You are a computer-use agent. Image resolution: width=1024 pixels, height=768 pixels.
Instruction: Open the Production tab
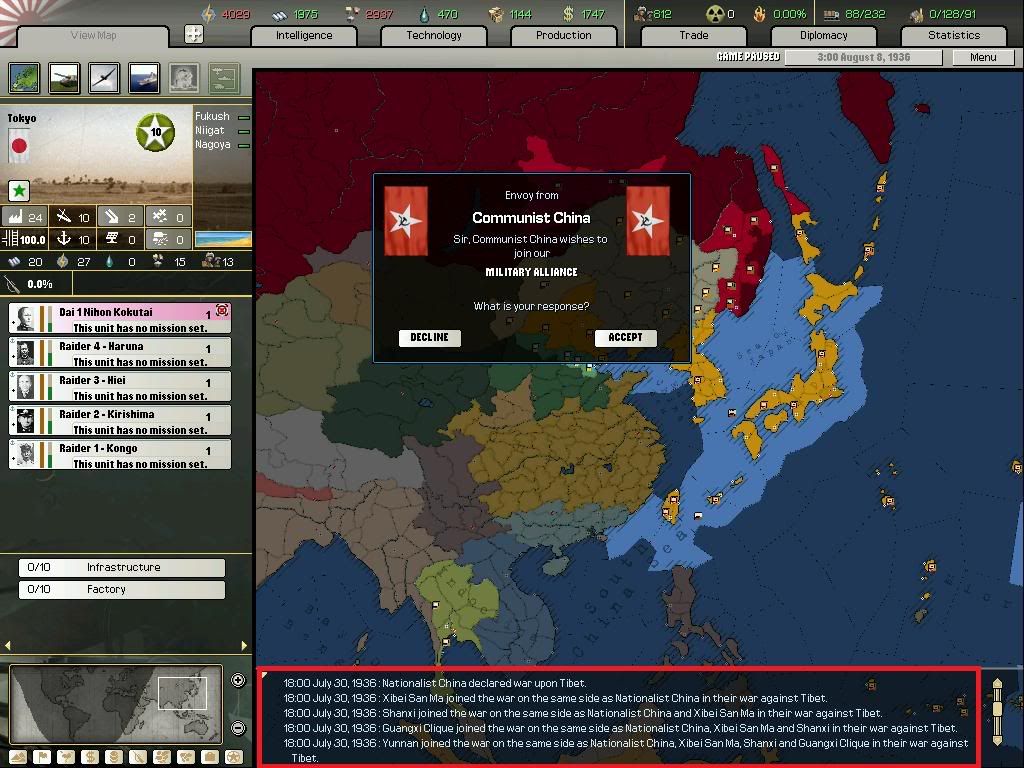pos(564,35)
